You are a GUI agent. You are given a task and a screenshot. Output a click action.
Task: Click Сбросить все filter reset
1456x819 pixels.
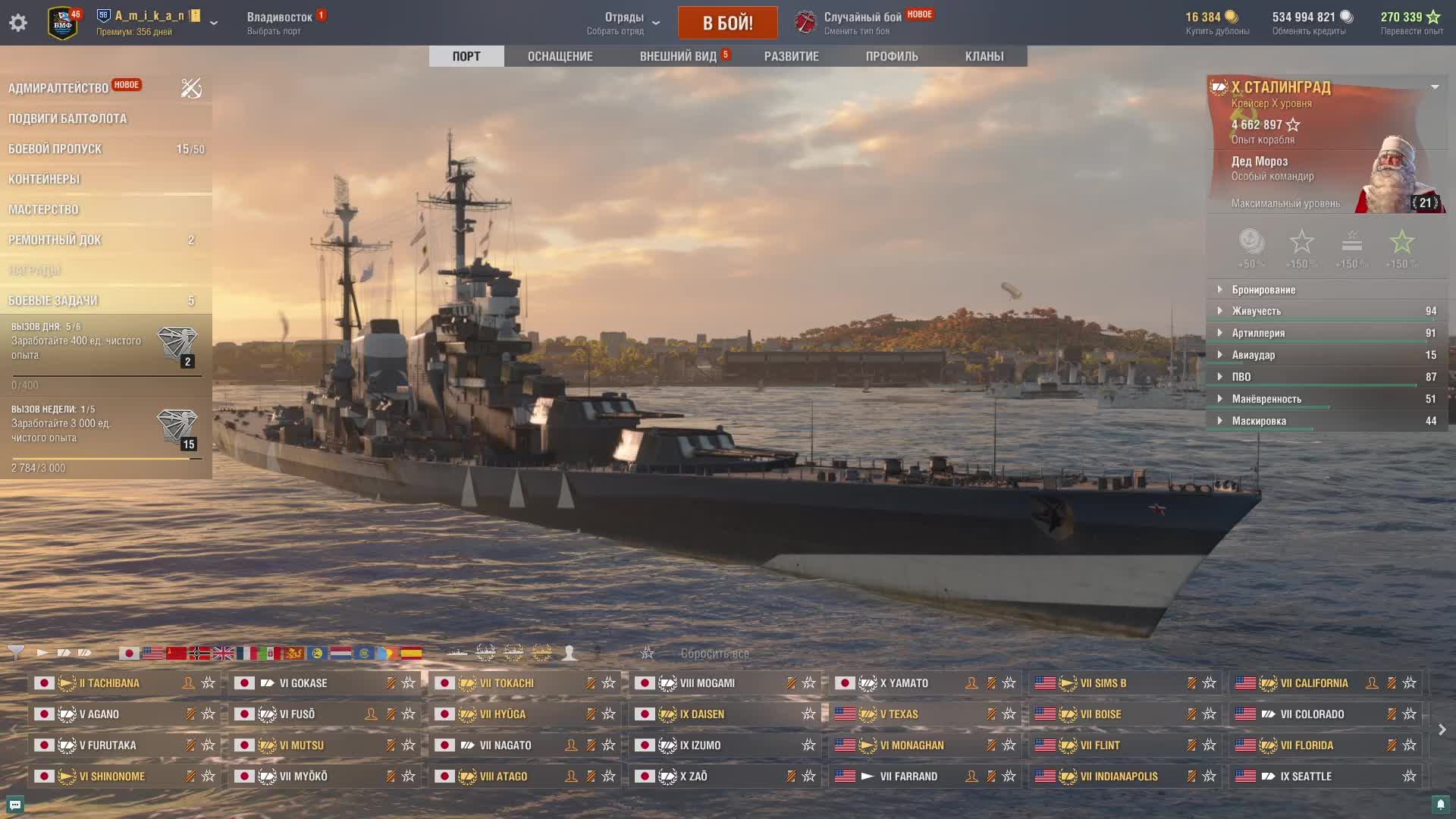tap(714, 653)
